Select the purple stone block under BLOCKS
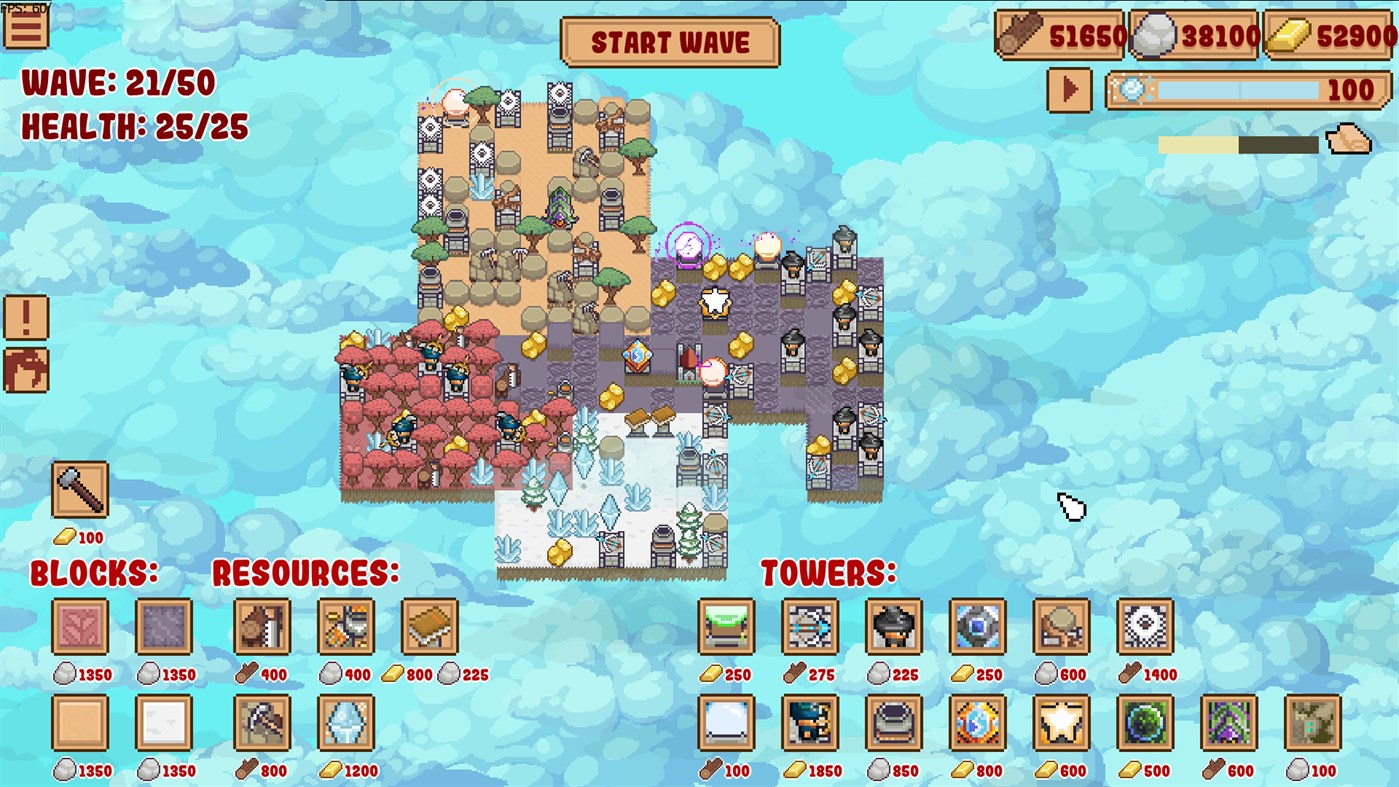The width and height of the screenshot is (1399, 787). coord(163,628)
